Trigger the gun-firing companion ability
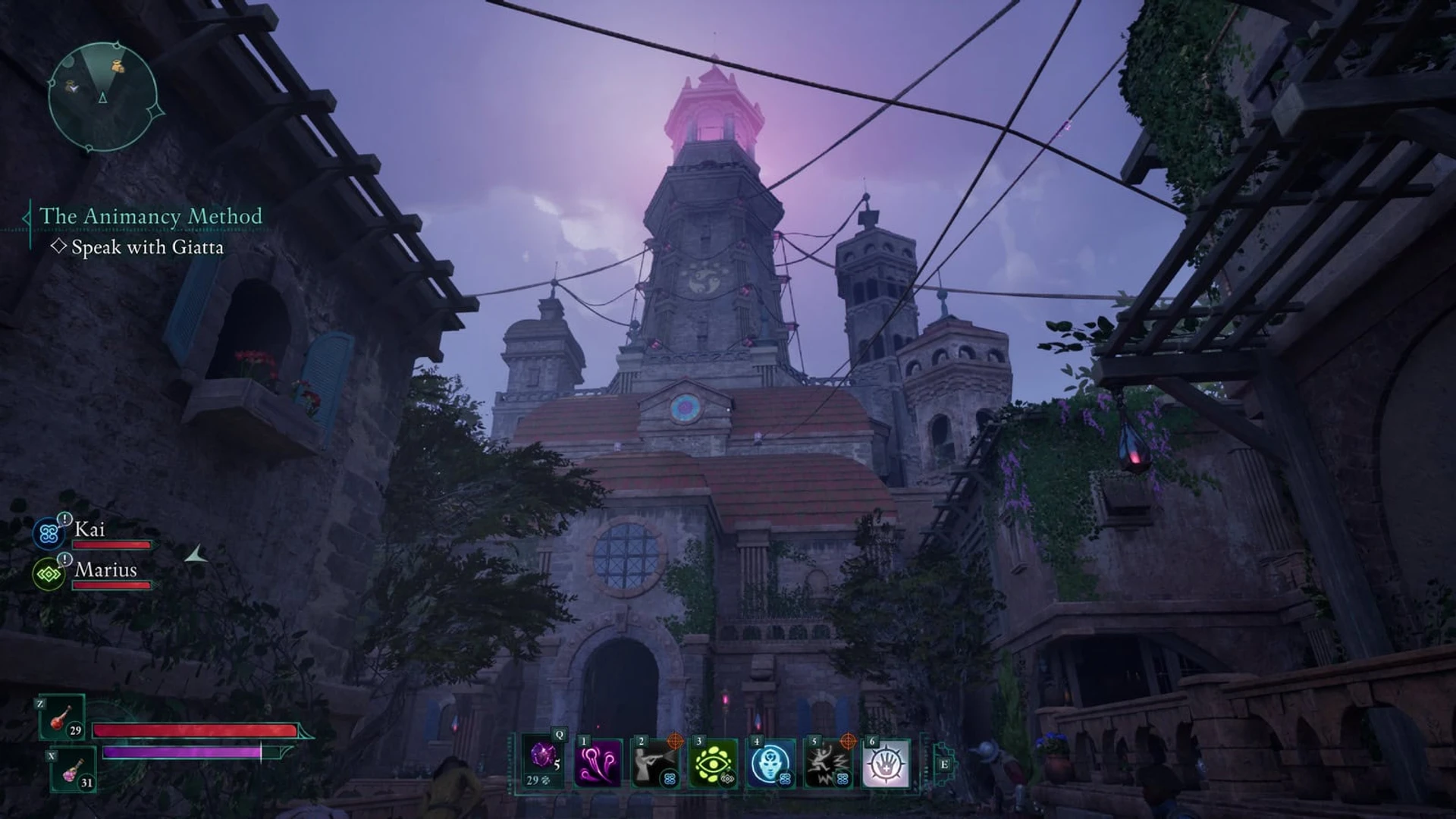1456x819 pixels. point(655,763)
